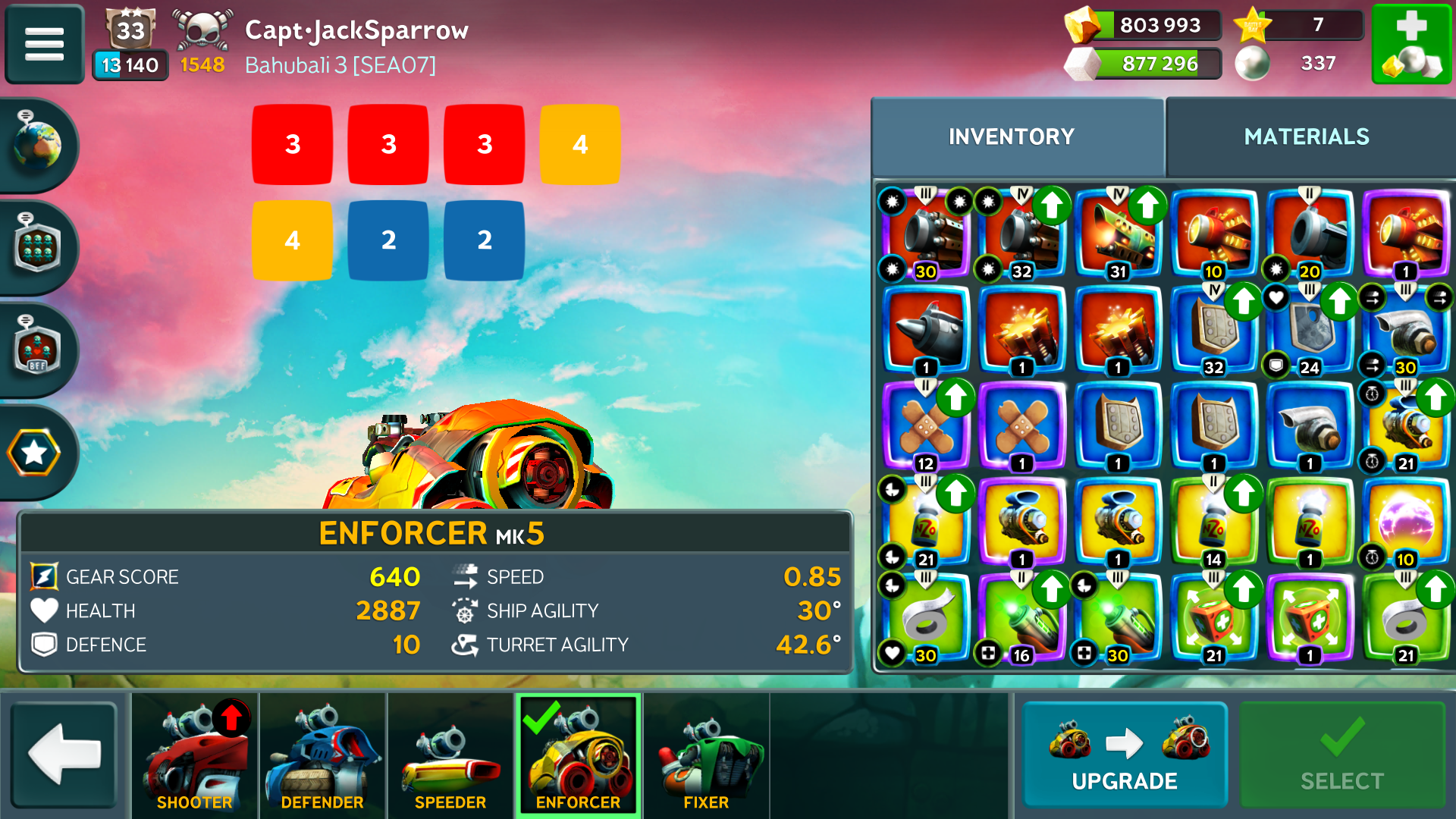Select the level 31 green cannon item
The image size is (1456, 819).
coord(1118,234)
